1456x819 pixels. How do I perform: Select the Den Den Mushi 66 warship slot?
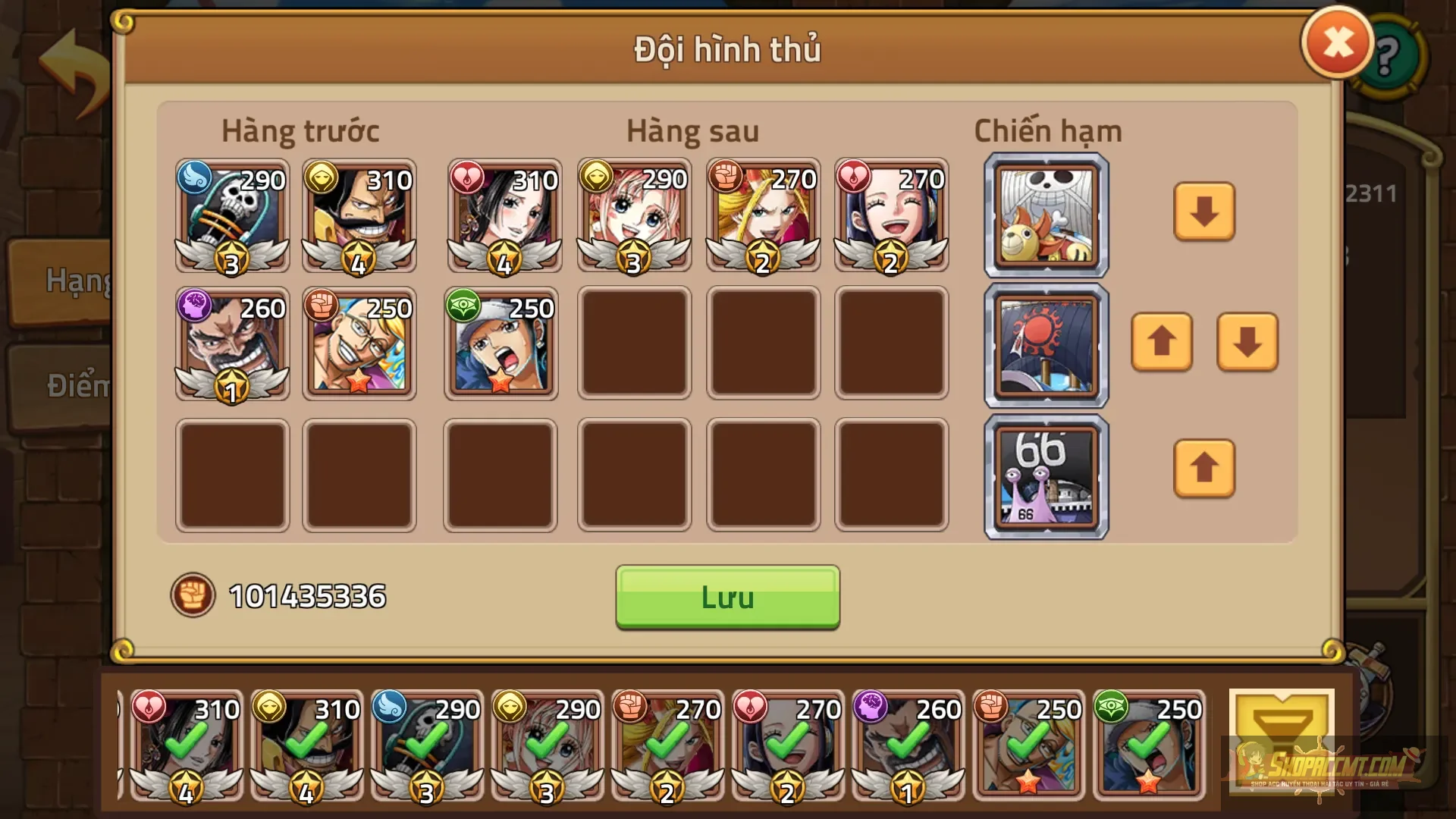[x=1045, y=475]
